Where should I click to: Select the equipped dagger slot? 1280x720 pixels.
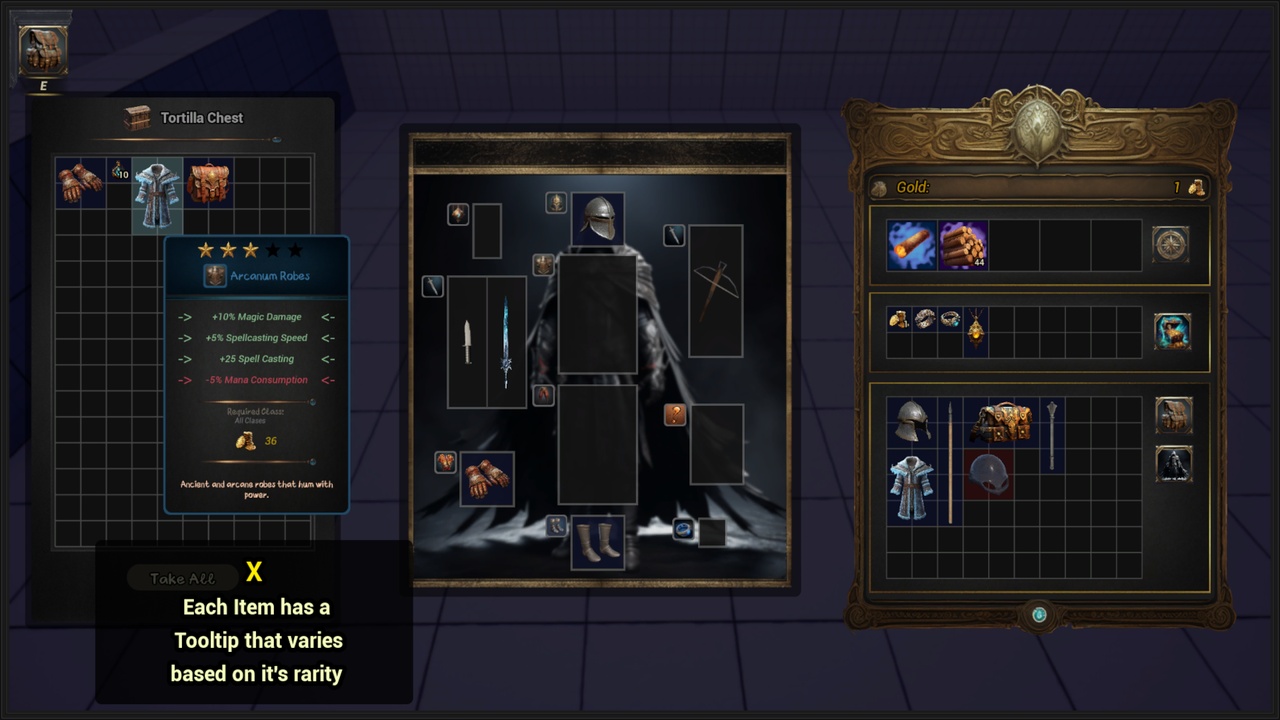(467, 342)
